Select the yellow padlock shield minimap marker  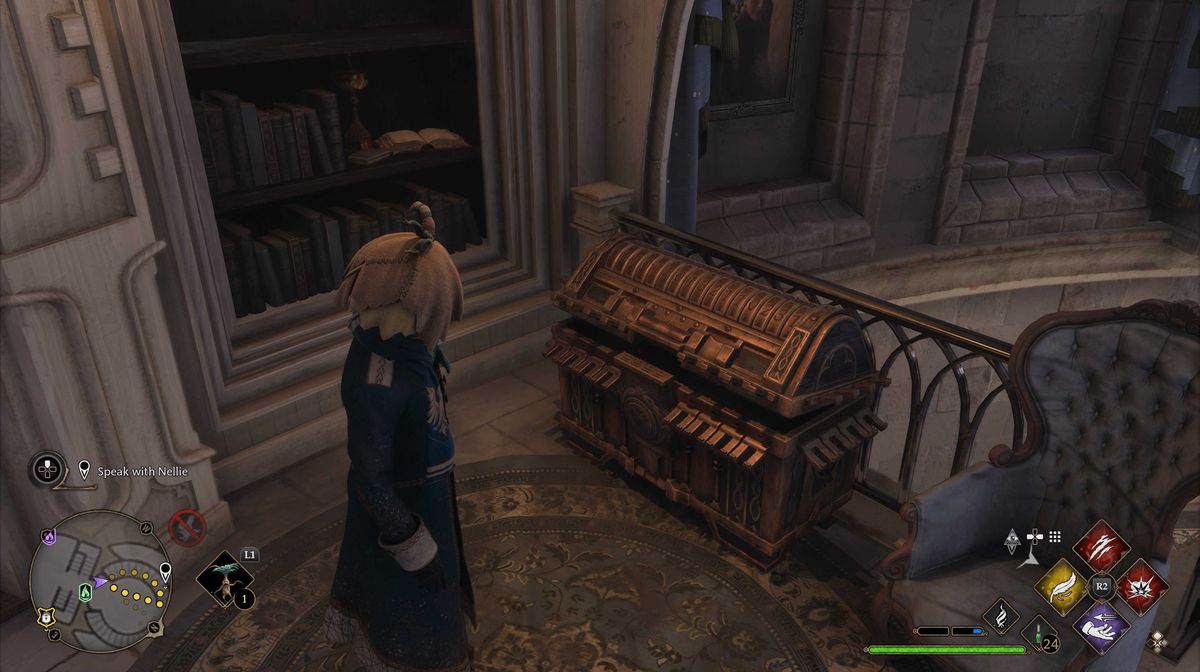(46, 617)
